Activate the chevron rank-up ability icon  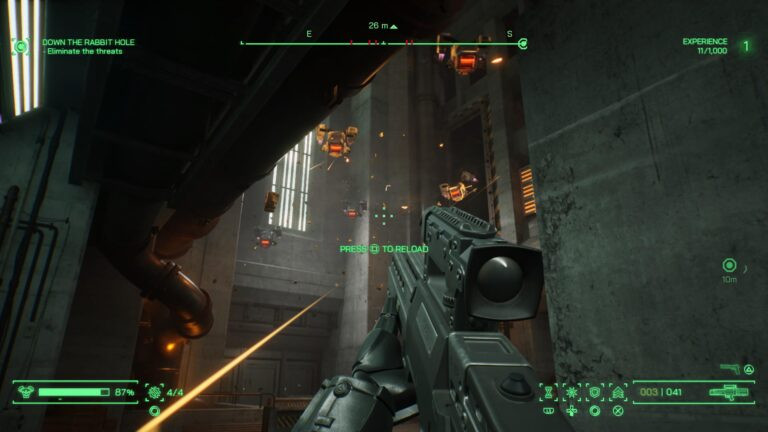(x=618, y=392)
